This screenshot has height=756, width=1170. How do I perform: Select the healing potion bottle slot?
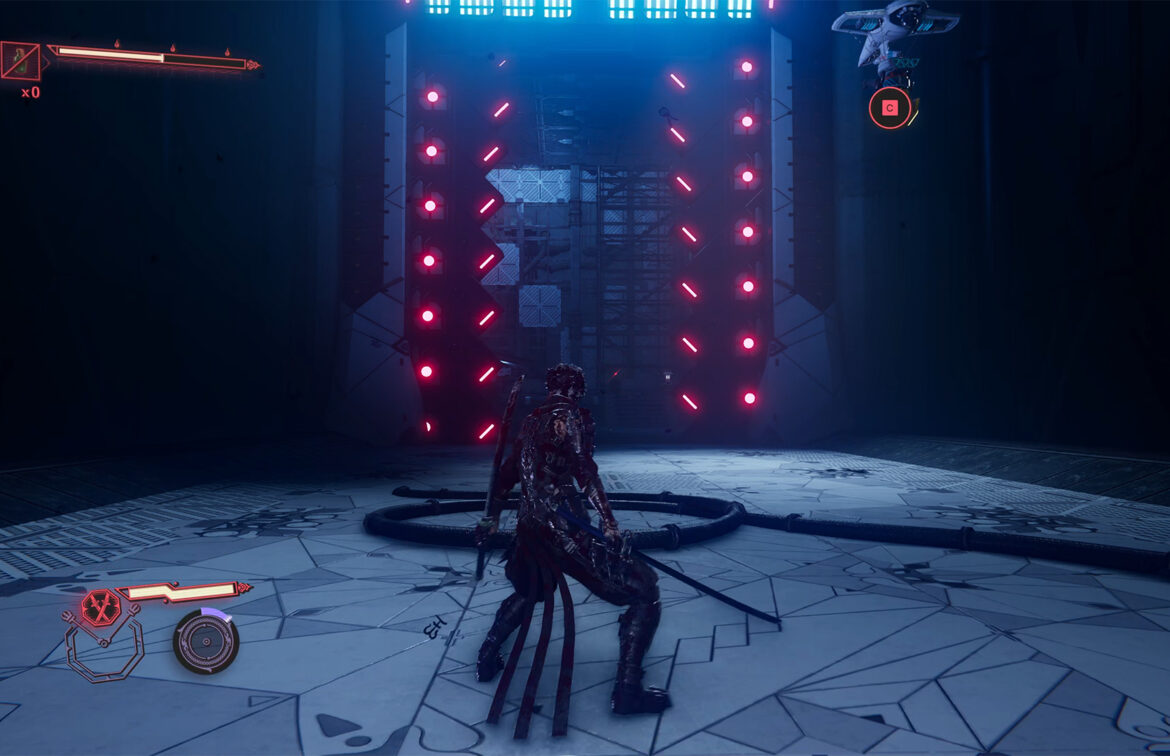[20, 61]
